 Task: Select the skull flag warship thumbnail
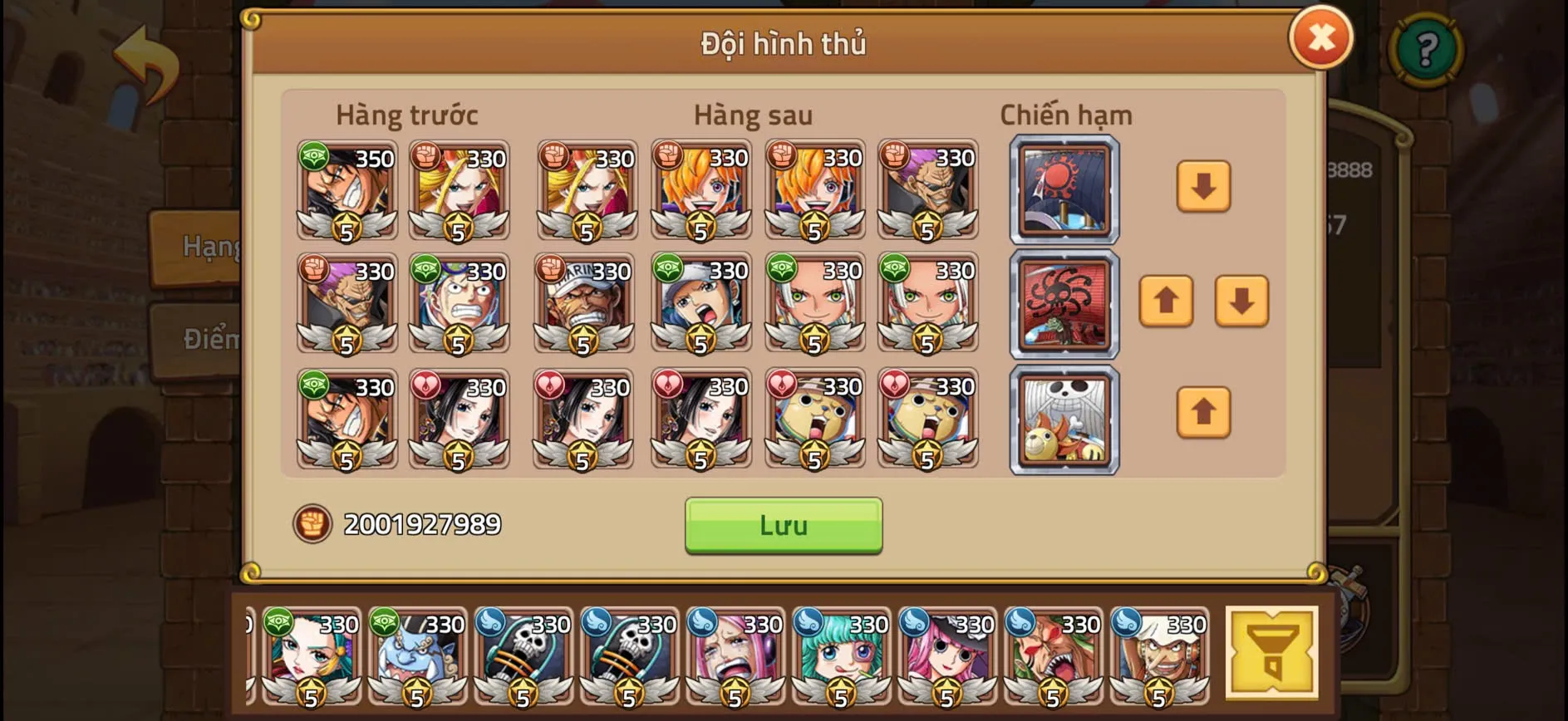click(x=1064, y=419)
